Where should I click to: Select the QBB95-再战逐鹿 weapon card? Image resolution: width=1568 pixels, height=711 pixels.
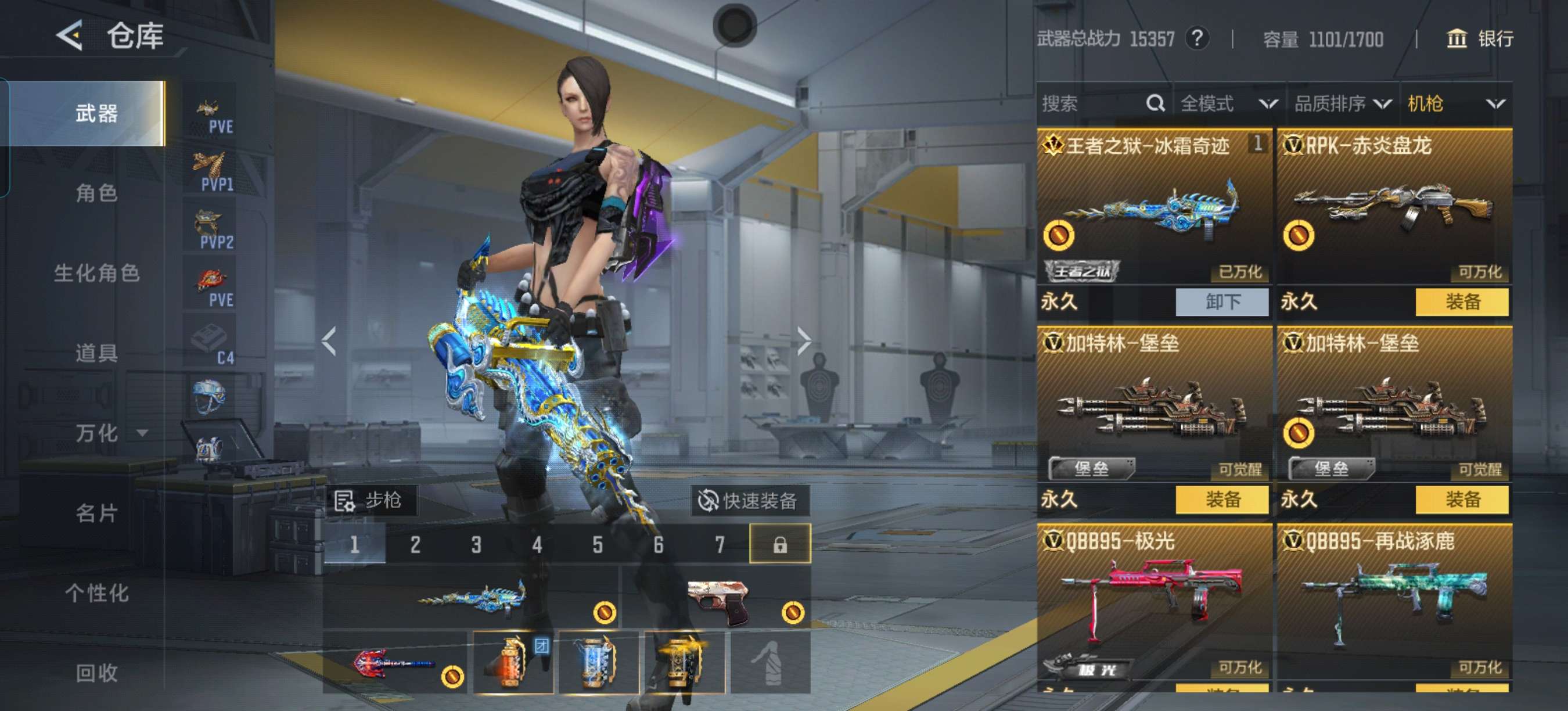[x=1394, y=602]
